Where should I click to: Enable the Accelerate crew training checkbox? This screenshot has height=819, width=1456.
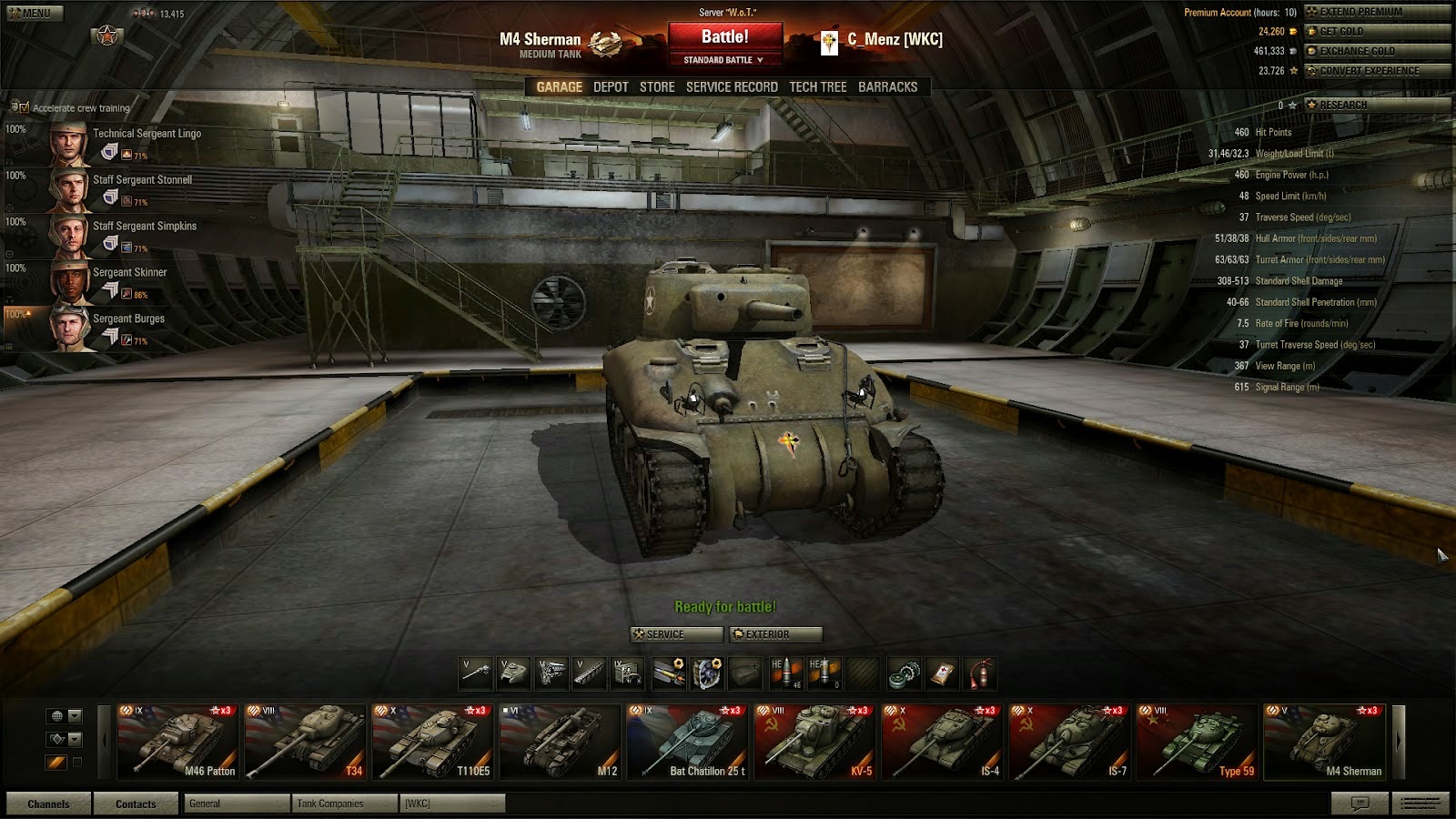(25, 107)
